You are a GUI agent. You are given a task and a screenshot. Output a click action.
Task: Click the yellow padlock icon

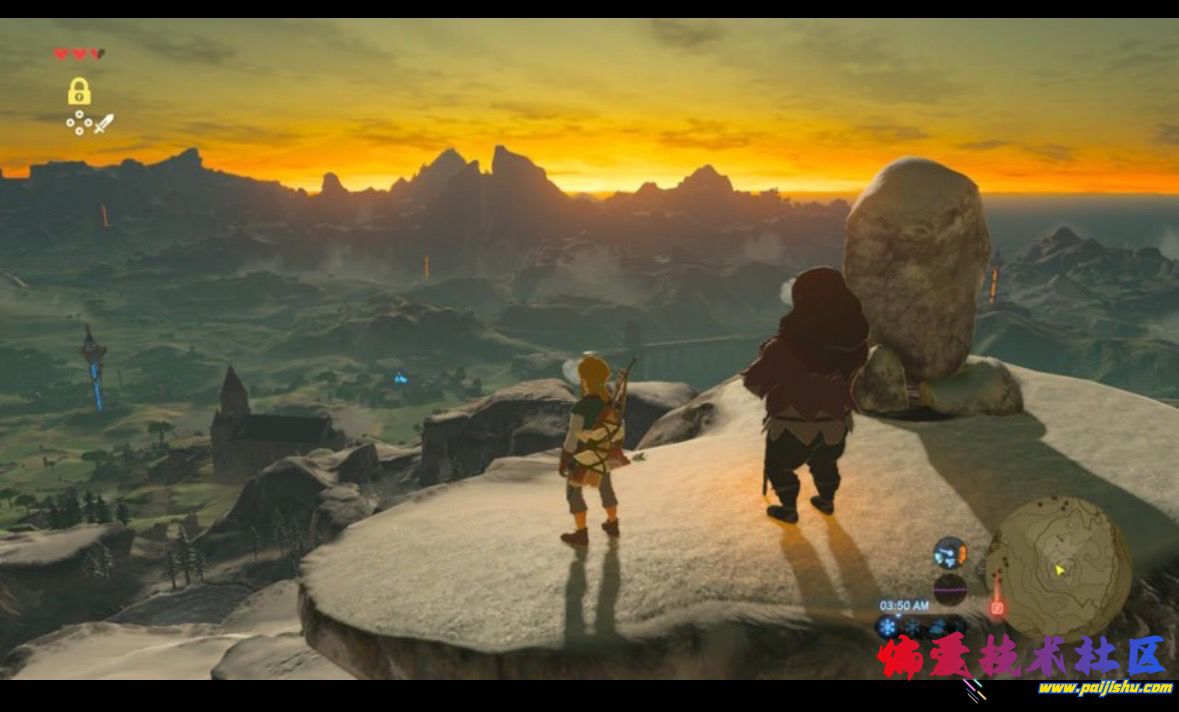79,92
